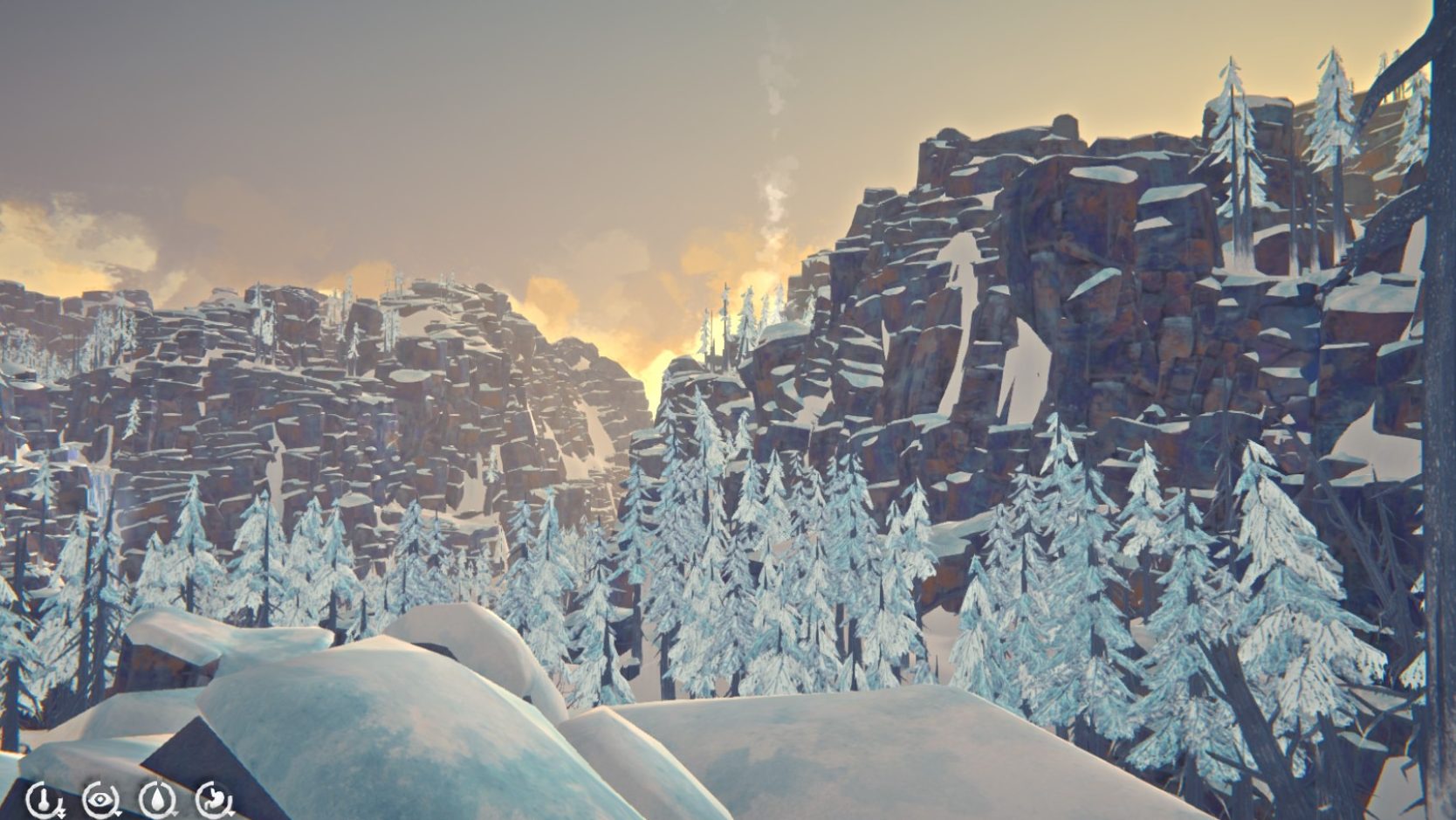Click the third status meter from the left
1456x820 pixels.
(x=158, y=797)
